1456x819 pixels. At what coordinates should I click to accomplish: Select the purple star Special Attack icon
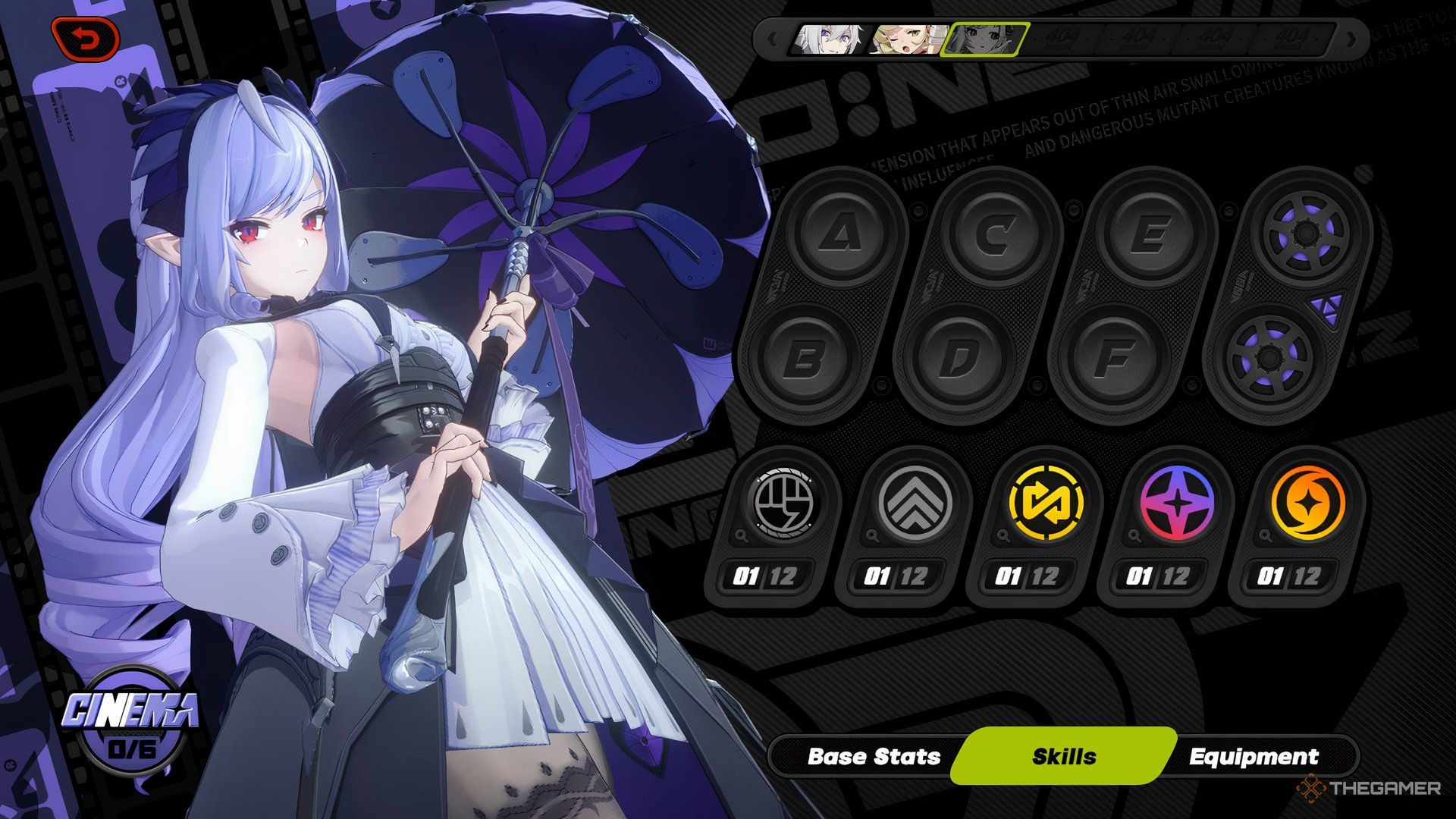pyautogui.click(x=1176, y=503)
